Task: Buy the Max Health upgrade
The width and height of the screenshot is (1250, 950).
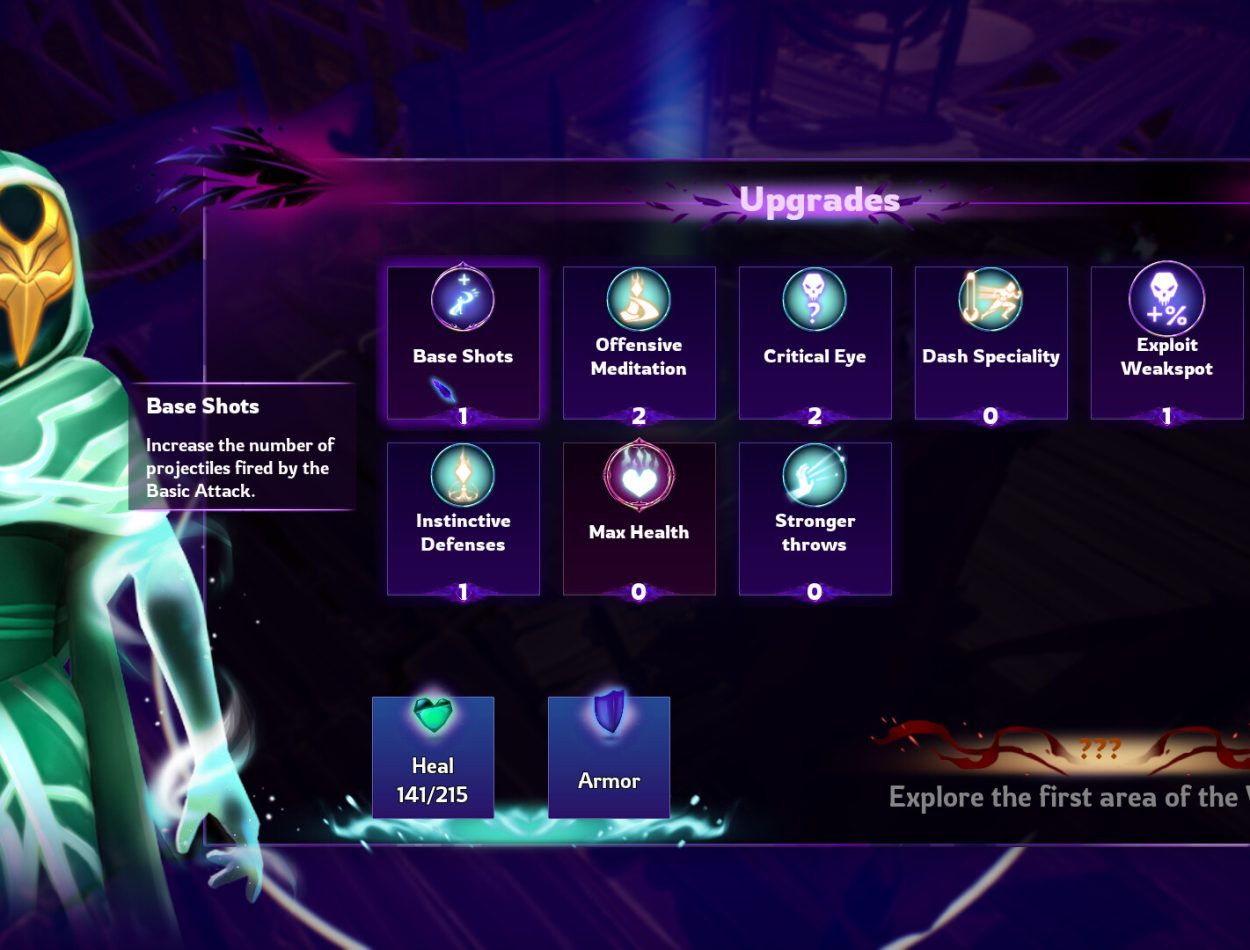Action: coord(639,518)
